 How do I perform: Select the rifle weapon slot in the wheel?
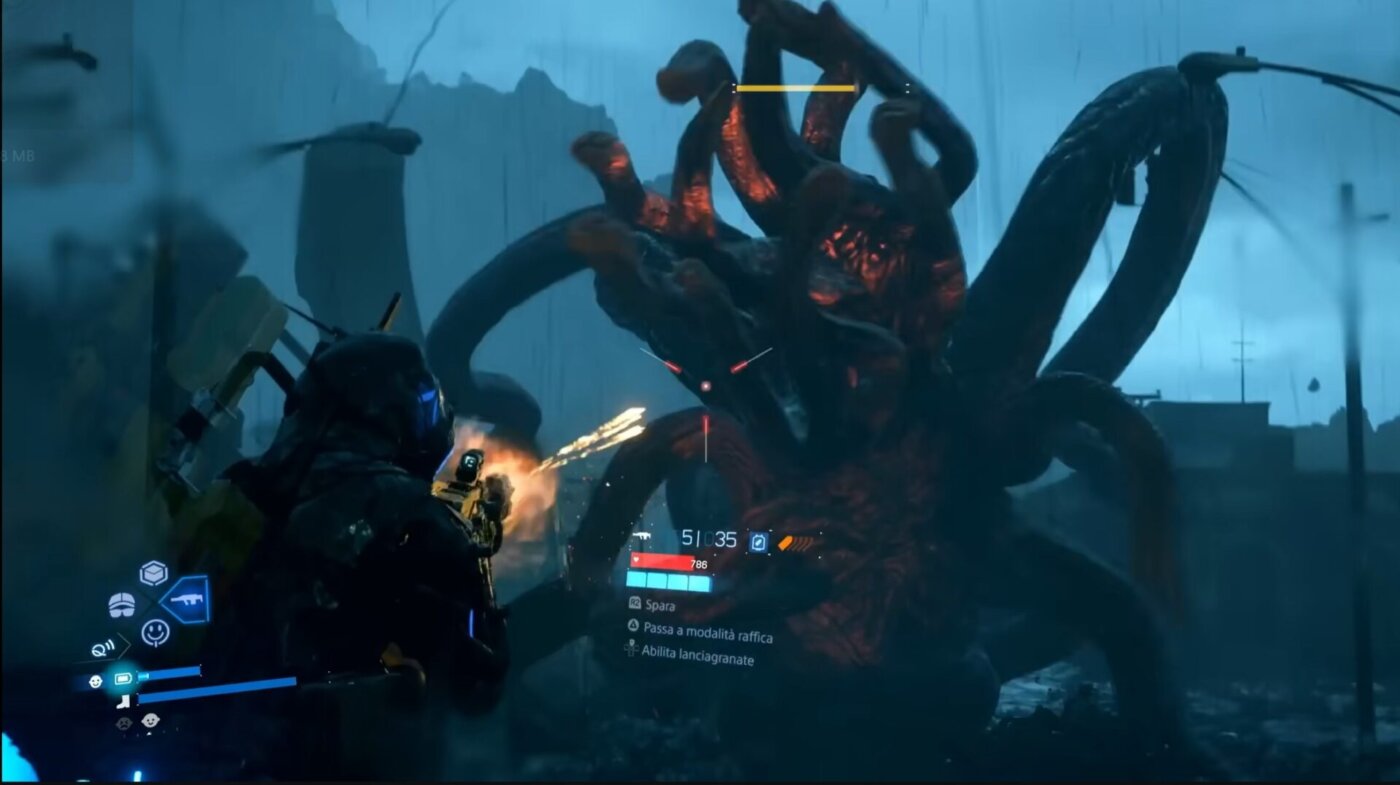coord(186,599)
